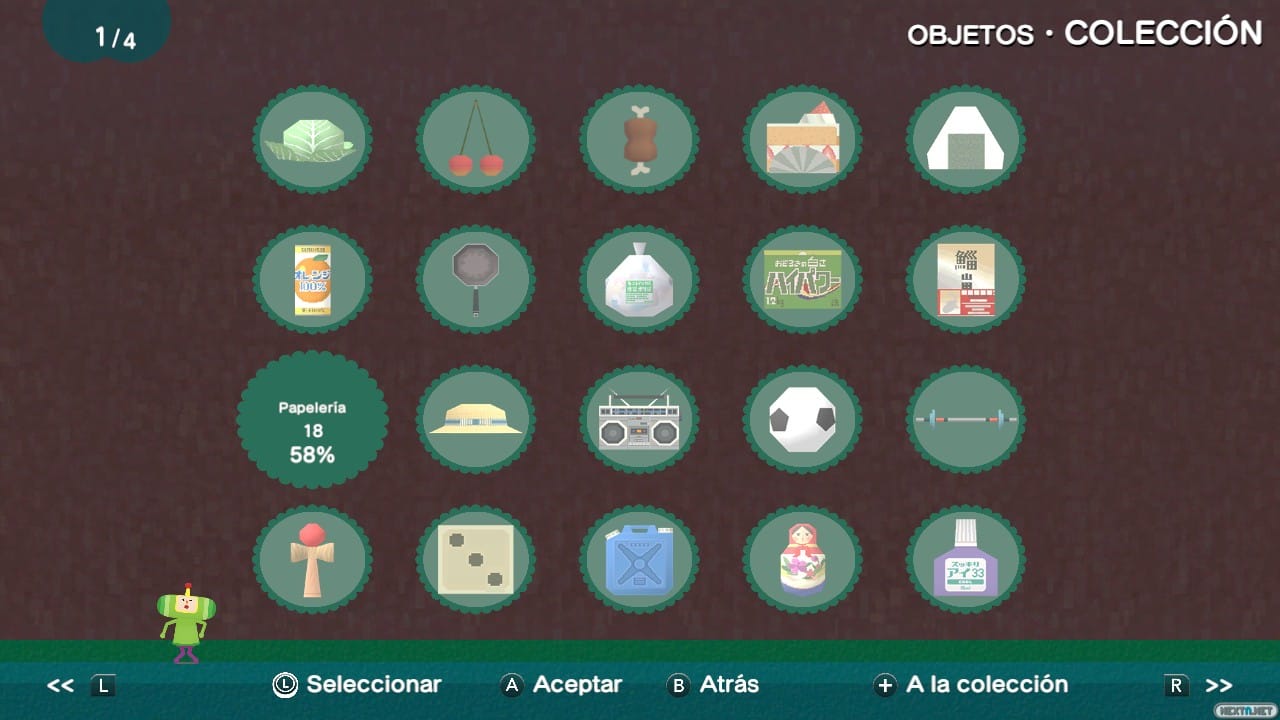This screenshot has width=1280, height=720.
Task: Select the barbell collection badge
Action: (x=965, y=420)
